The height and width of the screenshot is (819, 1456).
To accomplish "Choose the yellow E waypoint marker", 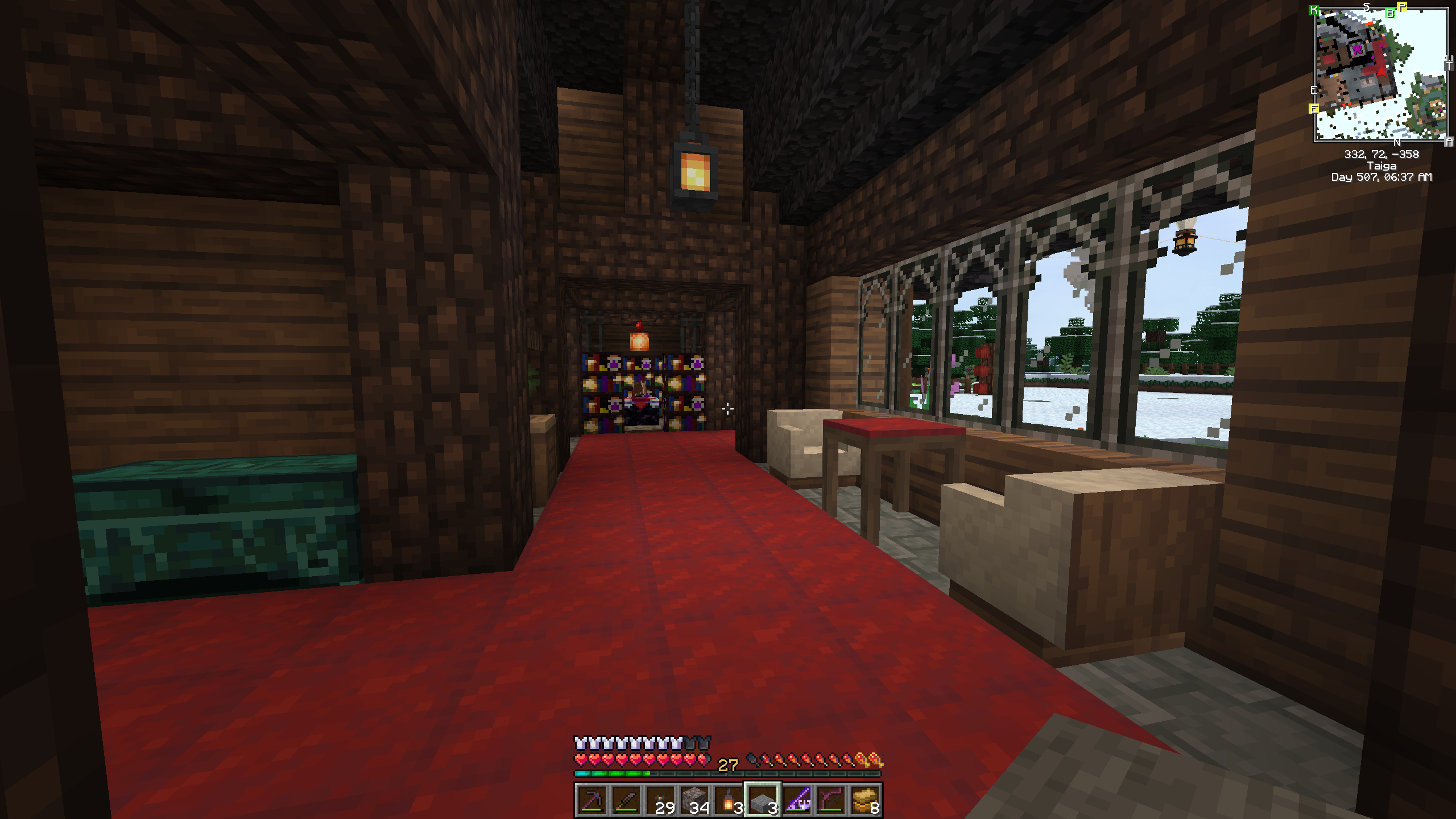I will coord(1314,108).
